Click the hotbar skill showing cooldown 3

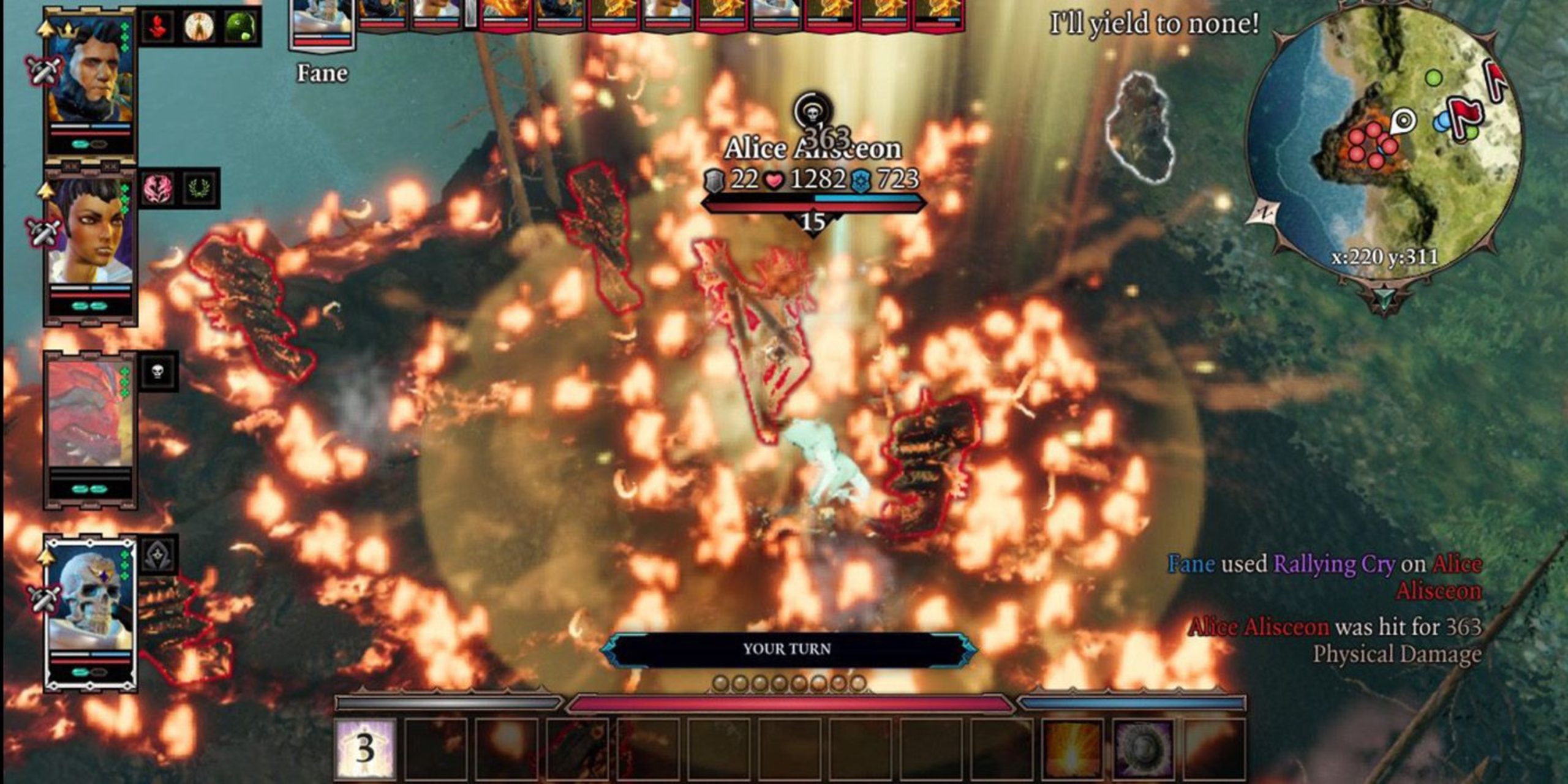pyautogui.click(x=366, y=748)
